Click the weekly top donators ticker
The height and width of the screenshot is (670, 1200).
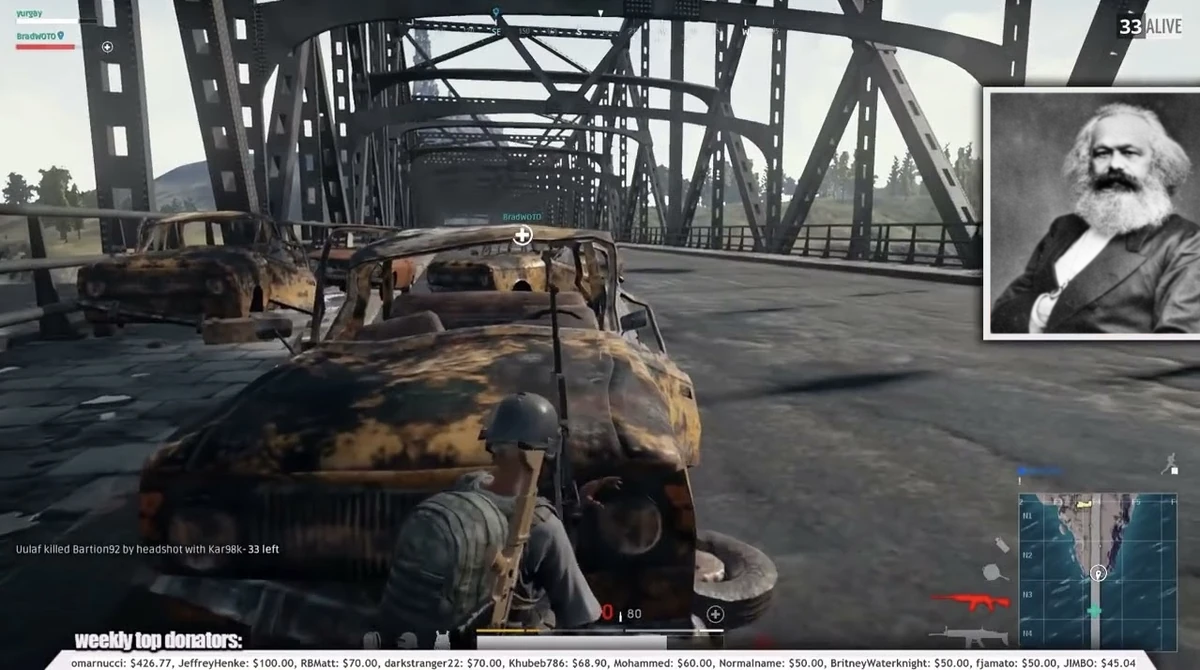pos(600,660)
